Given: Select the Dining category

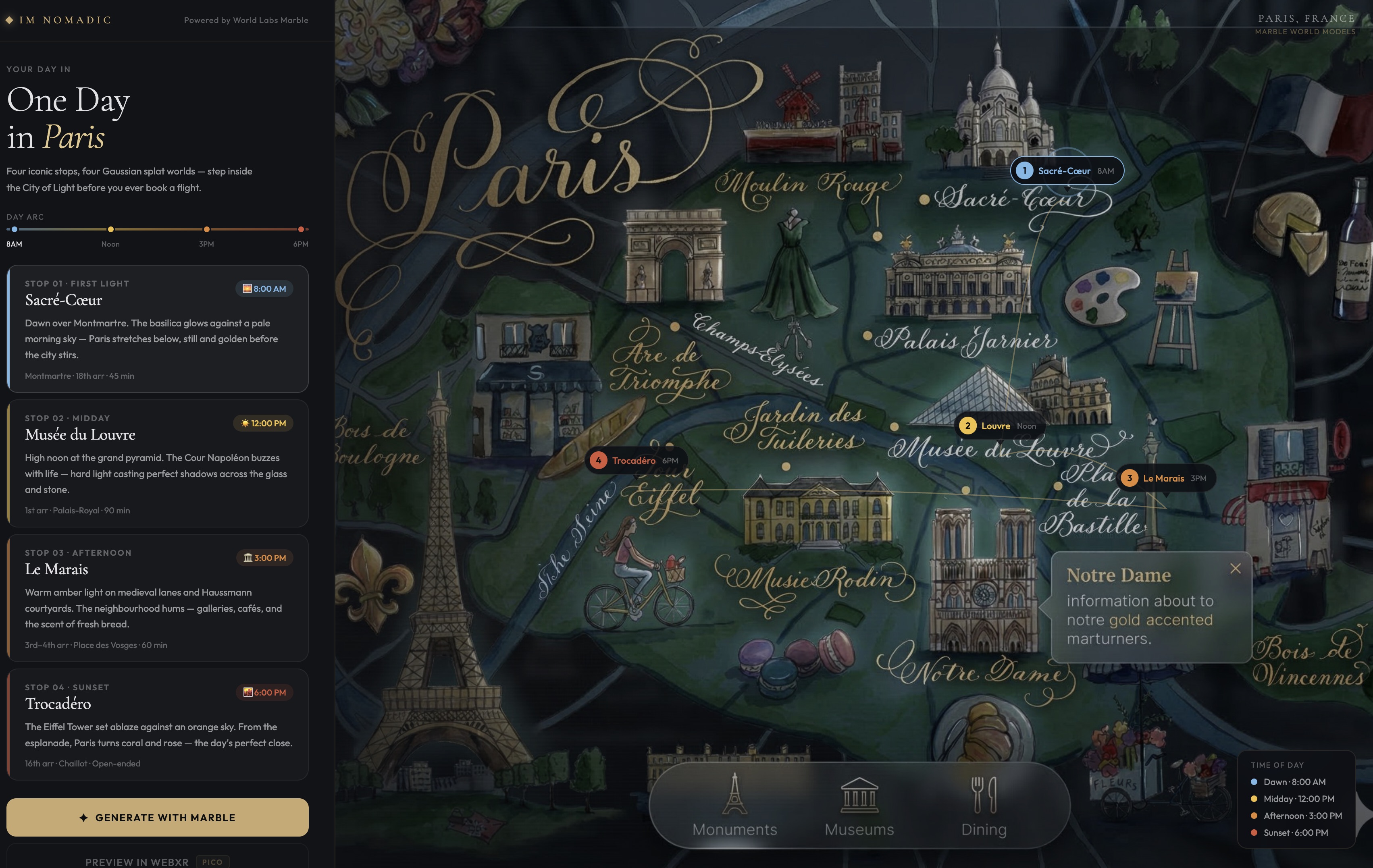Looking at the screenshot, I should coord(984,805).
